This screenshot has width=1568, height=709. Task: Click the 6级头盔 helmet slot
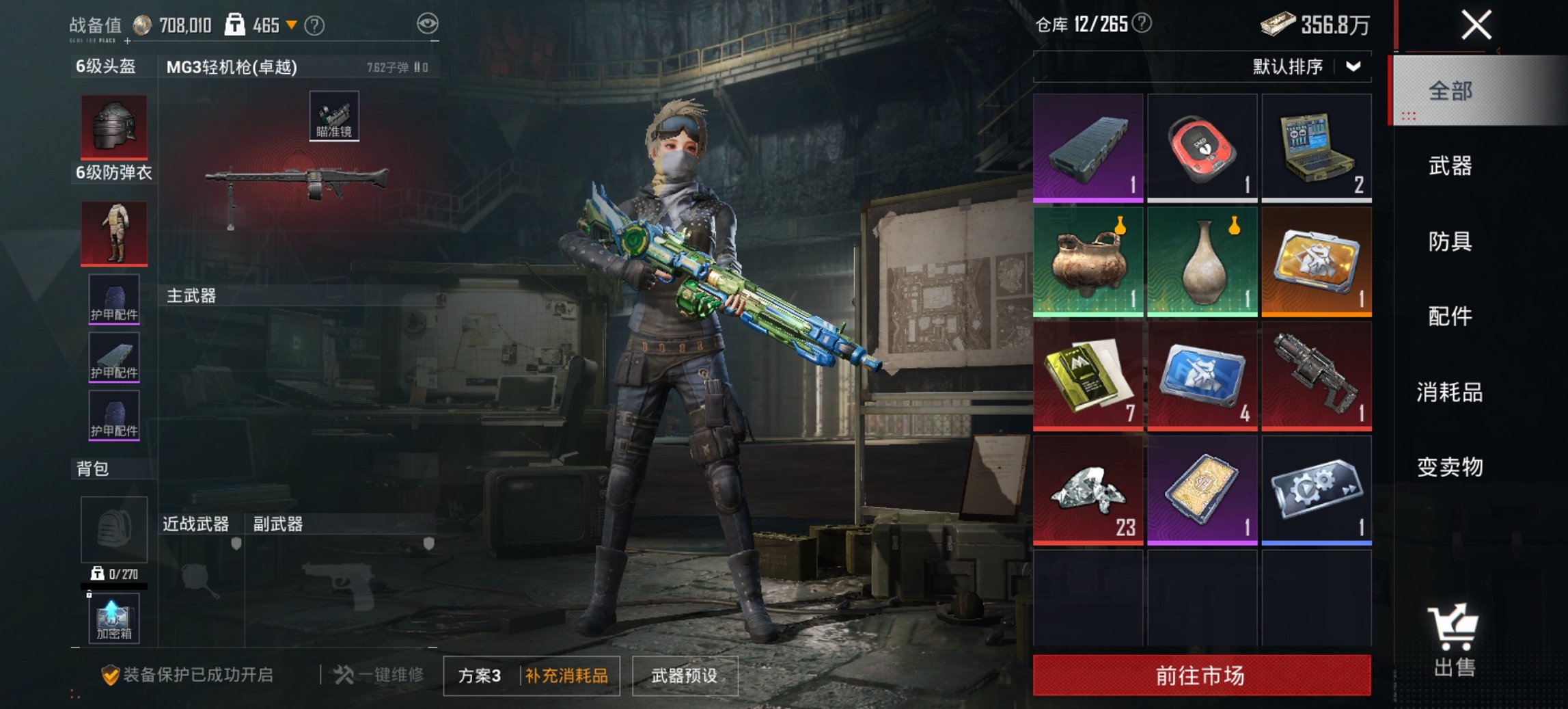(x=113, y=126)
